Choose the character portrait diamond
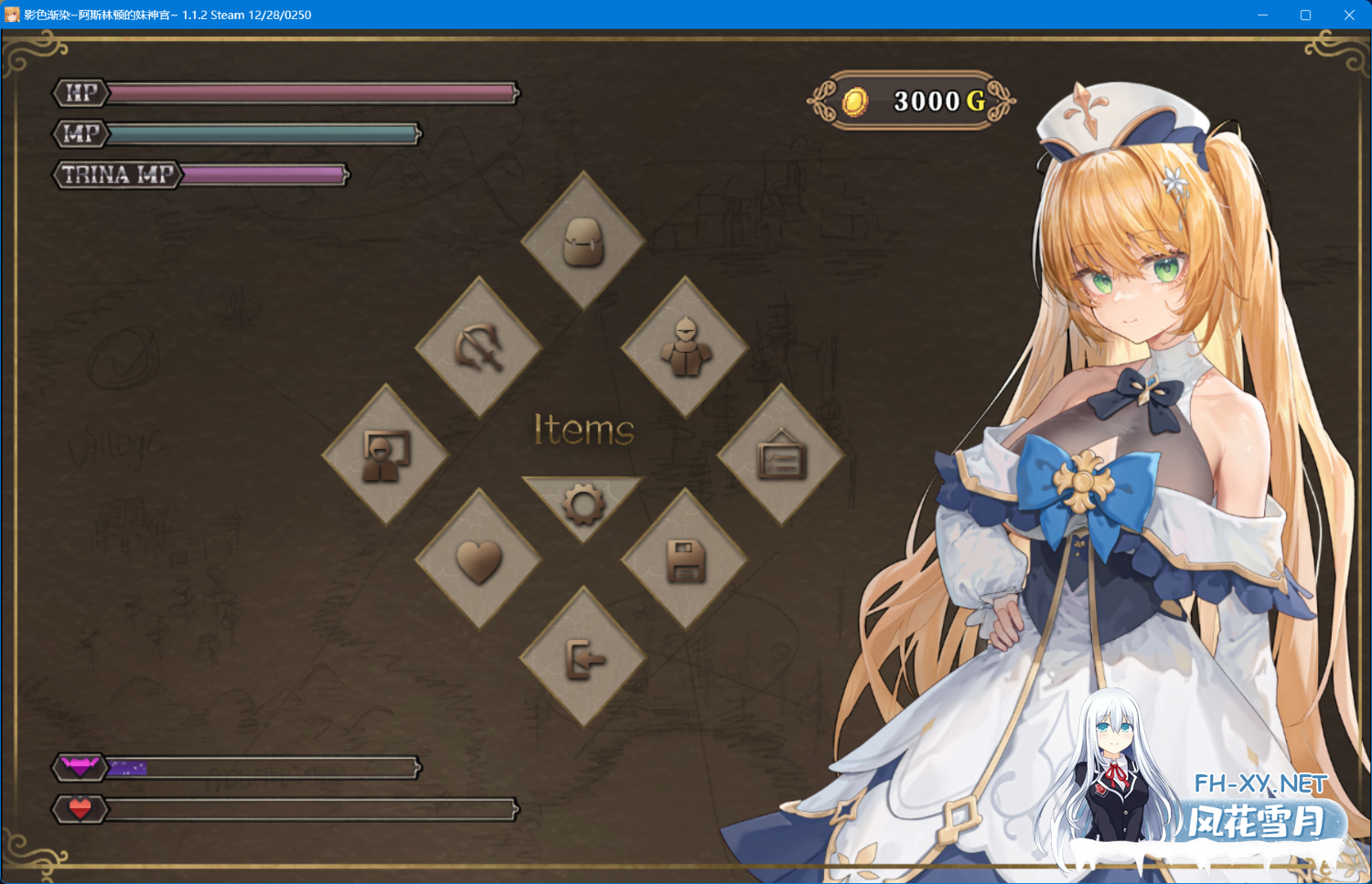The width and height of the screenshot is (1372, 884). pos(386,454)
